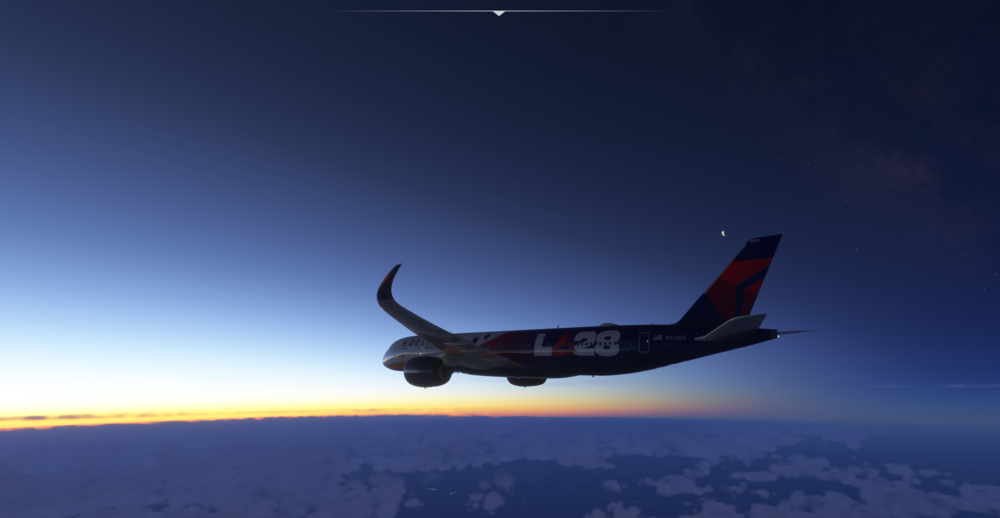Expand the toolbar with the top arrow handle
This screenshot has height=518, width=1000.
499,13
